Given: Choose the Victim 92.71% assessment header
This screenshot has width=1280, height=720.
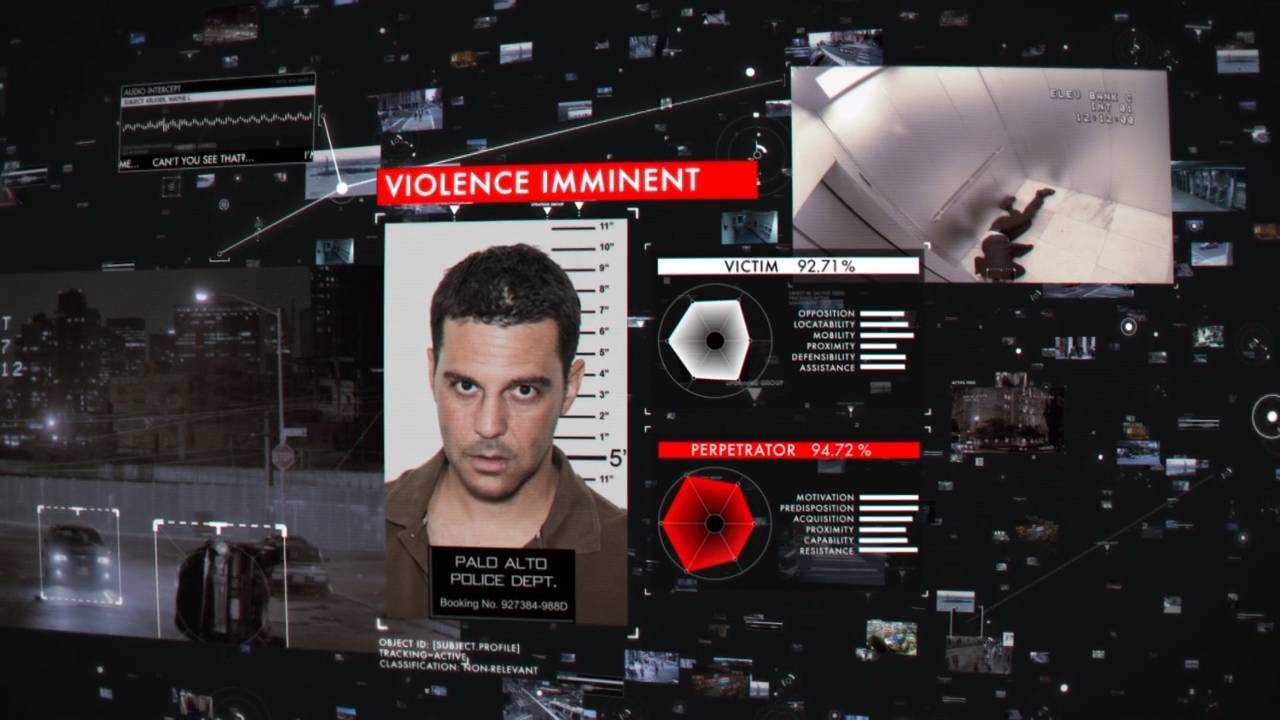Looking at the screenshot, I should [788, 266].
